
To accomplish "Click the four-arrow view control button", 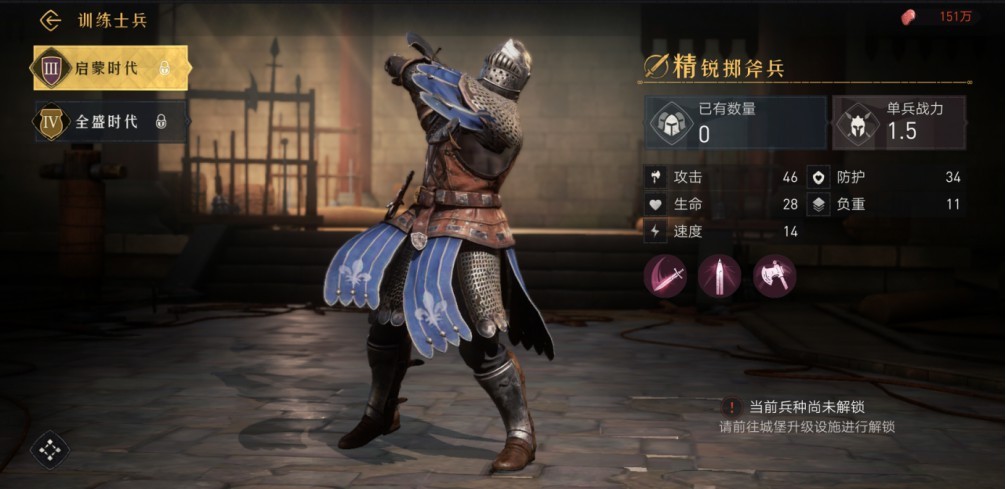I will point(49,450).
